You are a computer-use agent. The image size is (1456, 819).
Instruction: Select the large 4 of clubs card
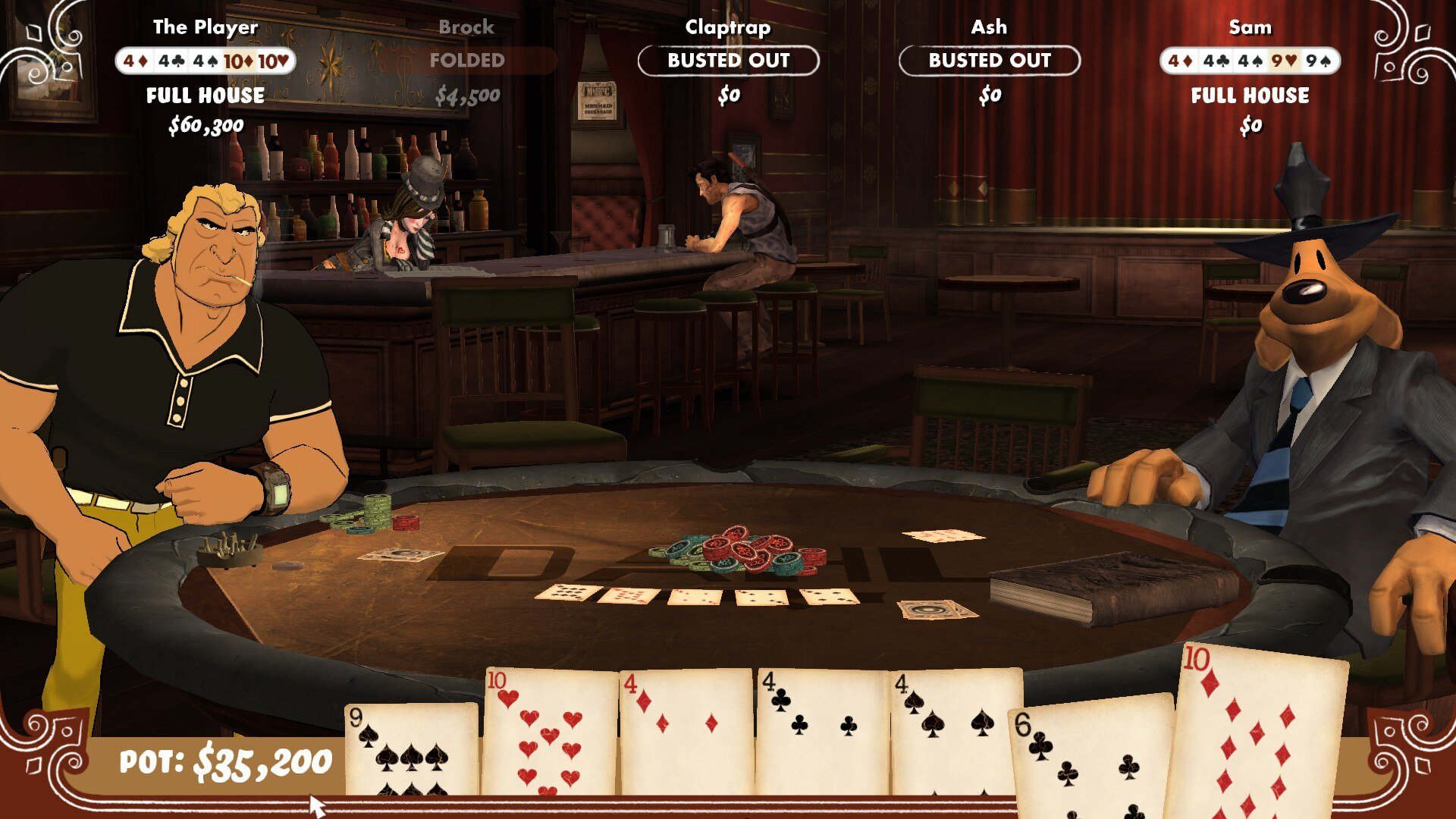(822, 732)
